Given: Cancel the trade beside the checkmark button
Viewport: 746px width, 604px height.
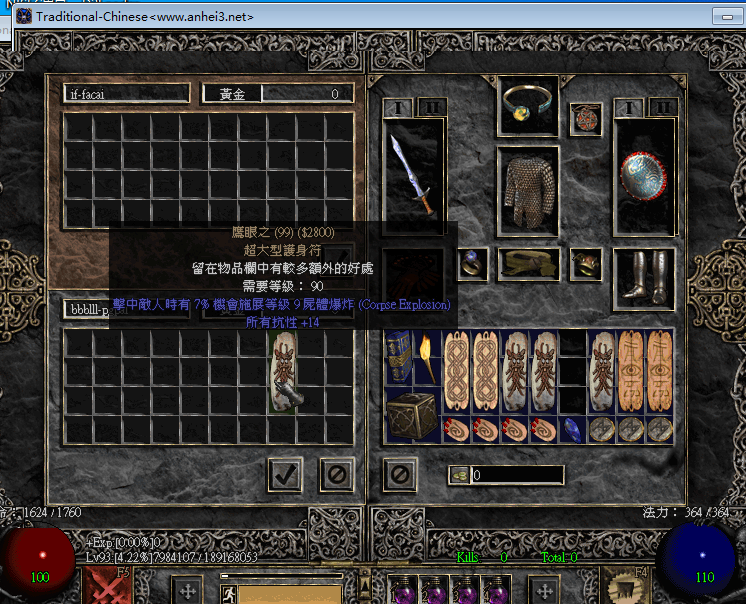Looking at the screenshot, I should 337,474.
